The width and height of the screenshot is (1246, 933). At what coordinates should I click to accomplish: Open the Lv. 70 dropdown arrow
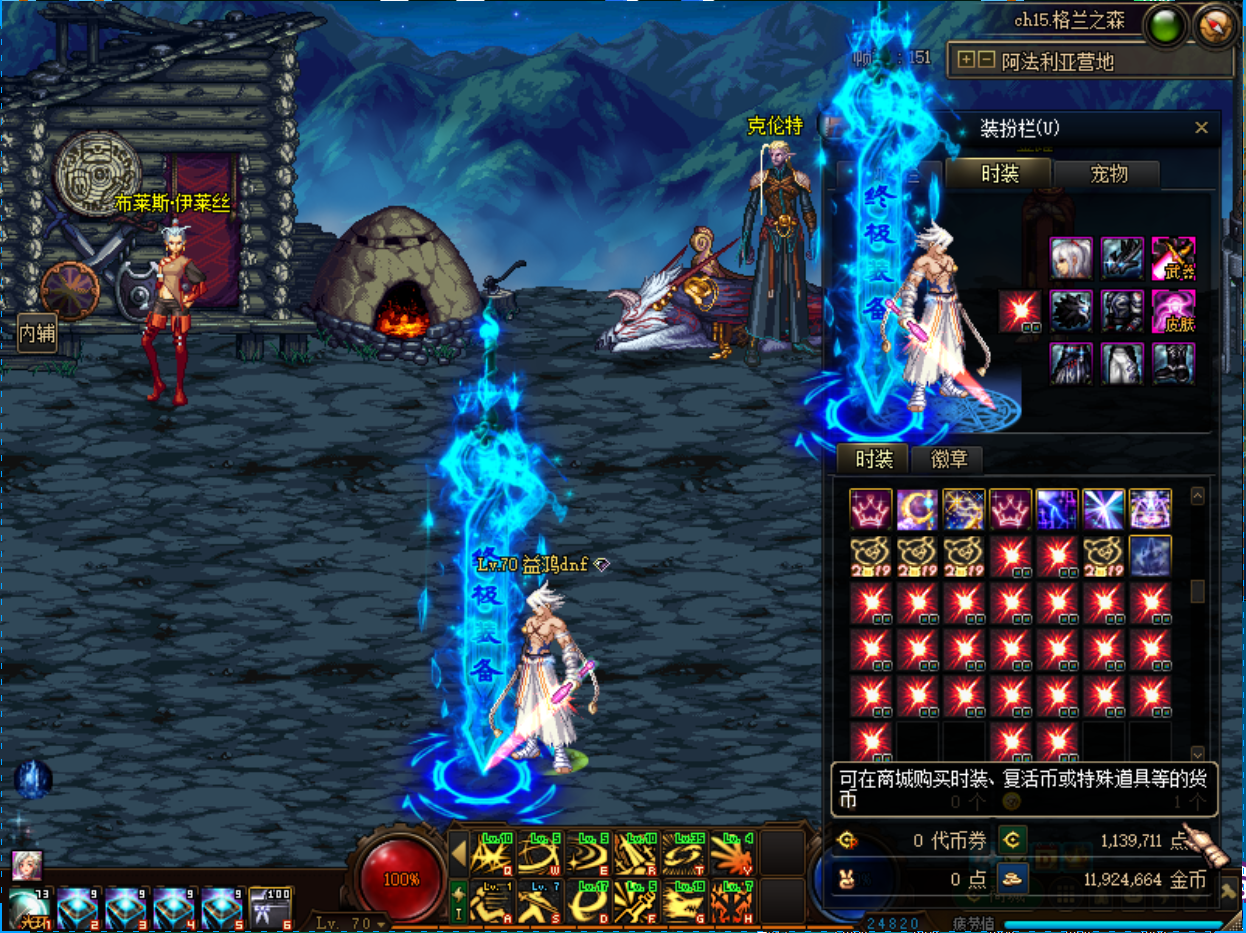pos(382,924)
